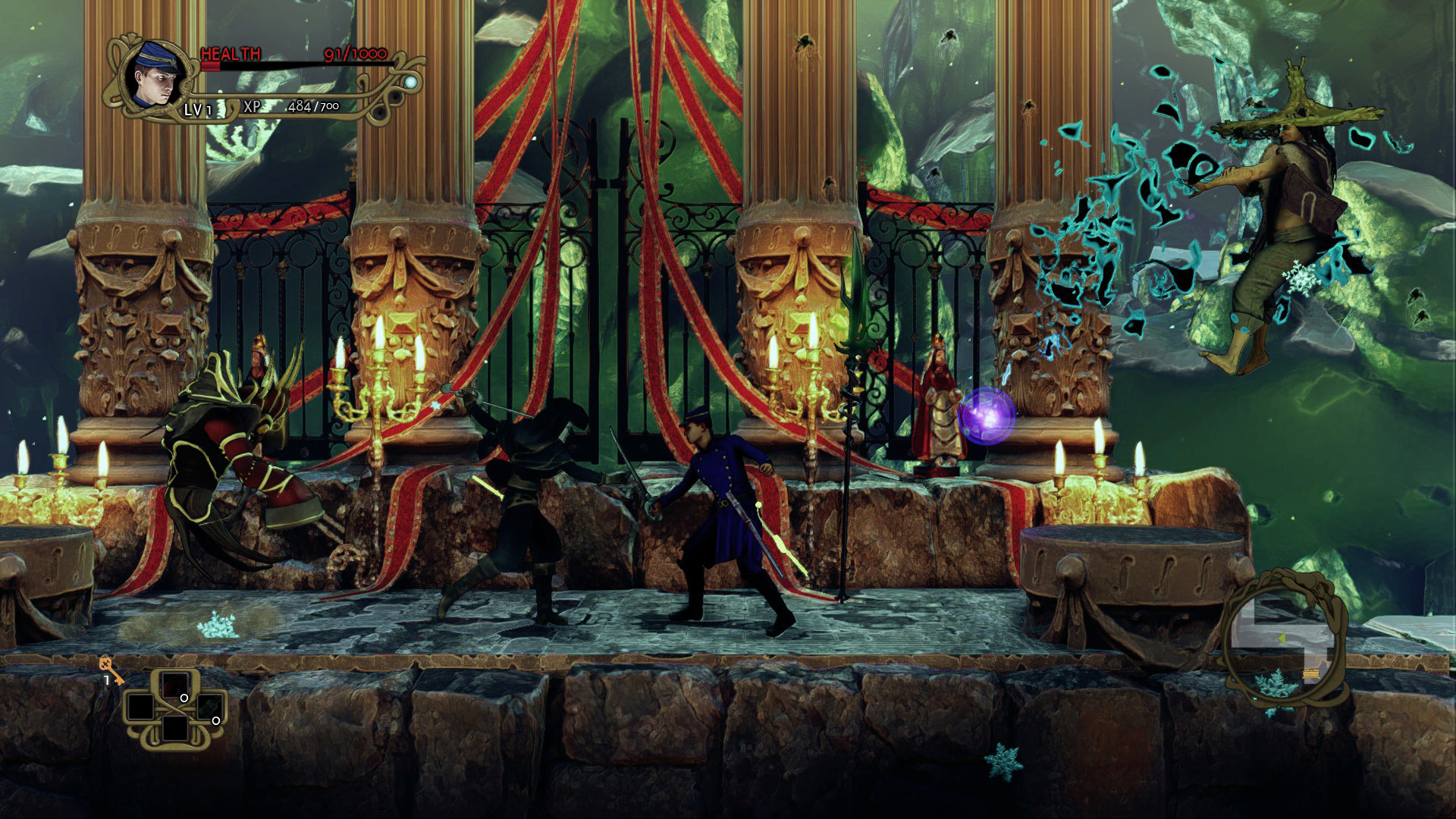
Task: Click the HEALTH label above the health bar
Action: point(230,53)
